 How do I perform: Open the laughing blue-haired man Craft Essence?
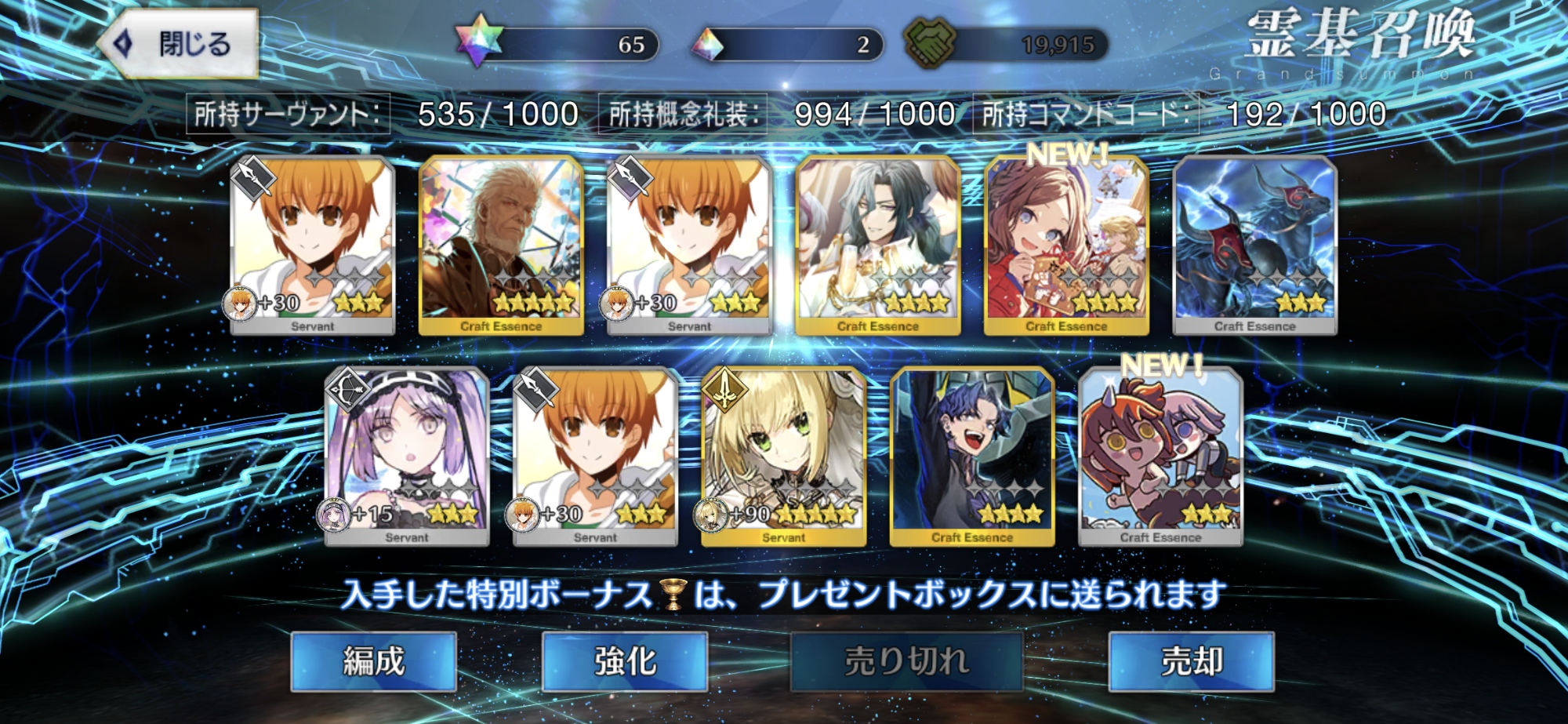972,457
